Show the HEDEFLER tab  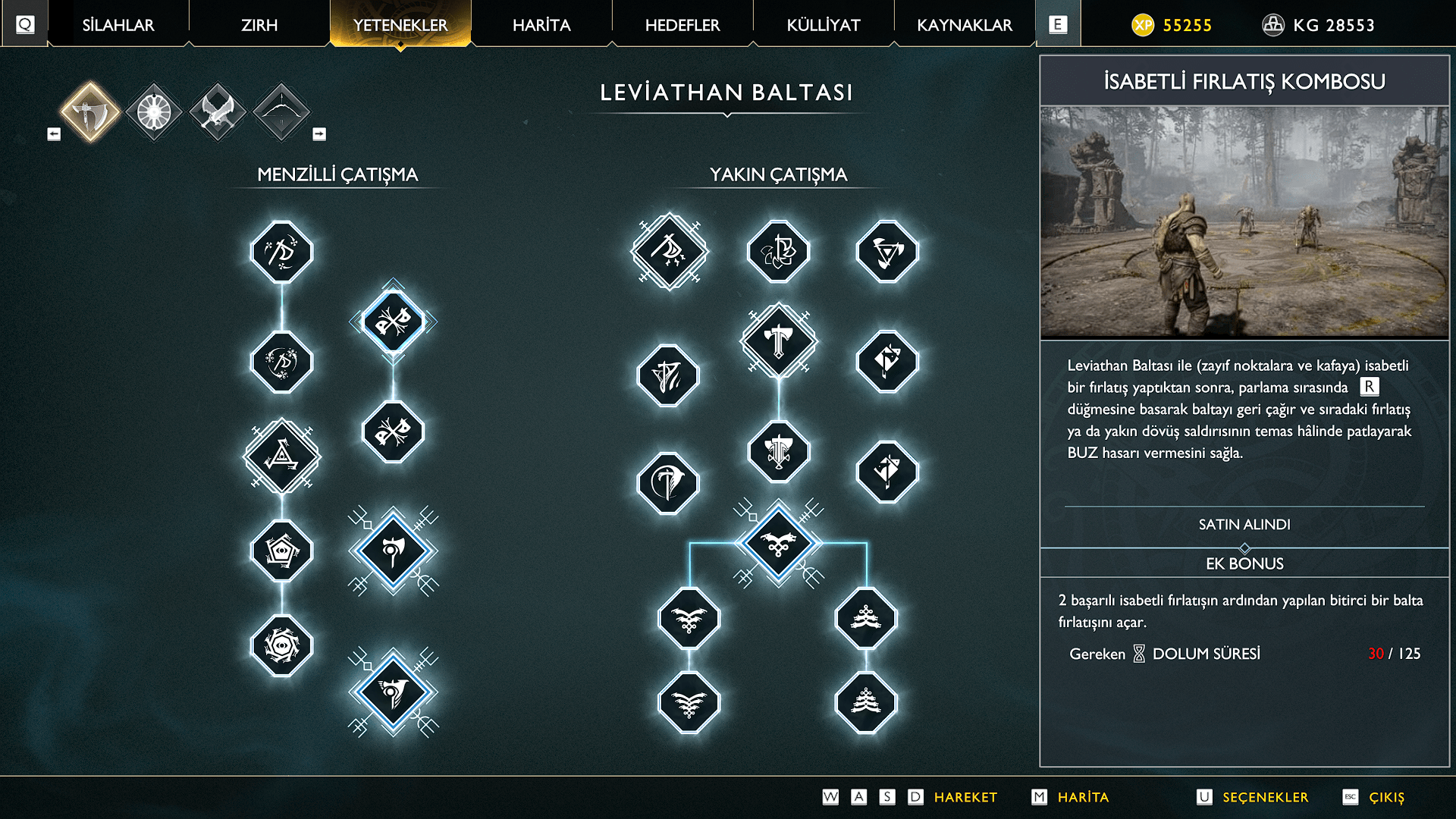coord(682,25)
